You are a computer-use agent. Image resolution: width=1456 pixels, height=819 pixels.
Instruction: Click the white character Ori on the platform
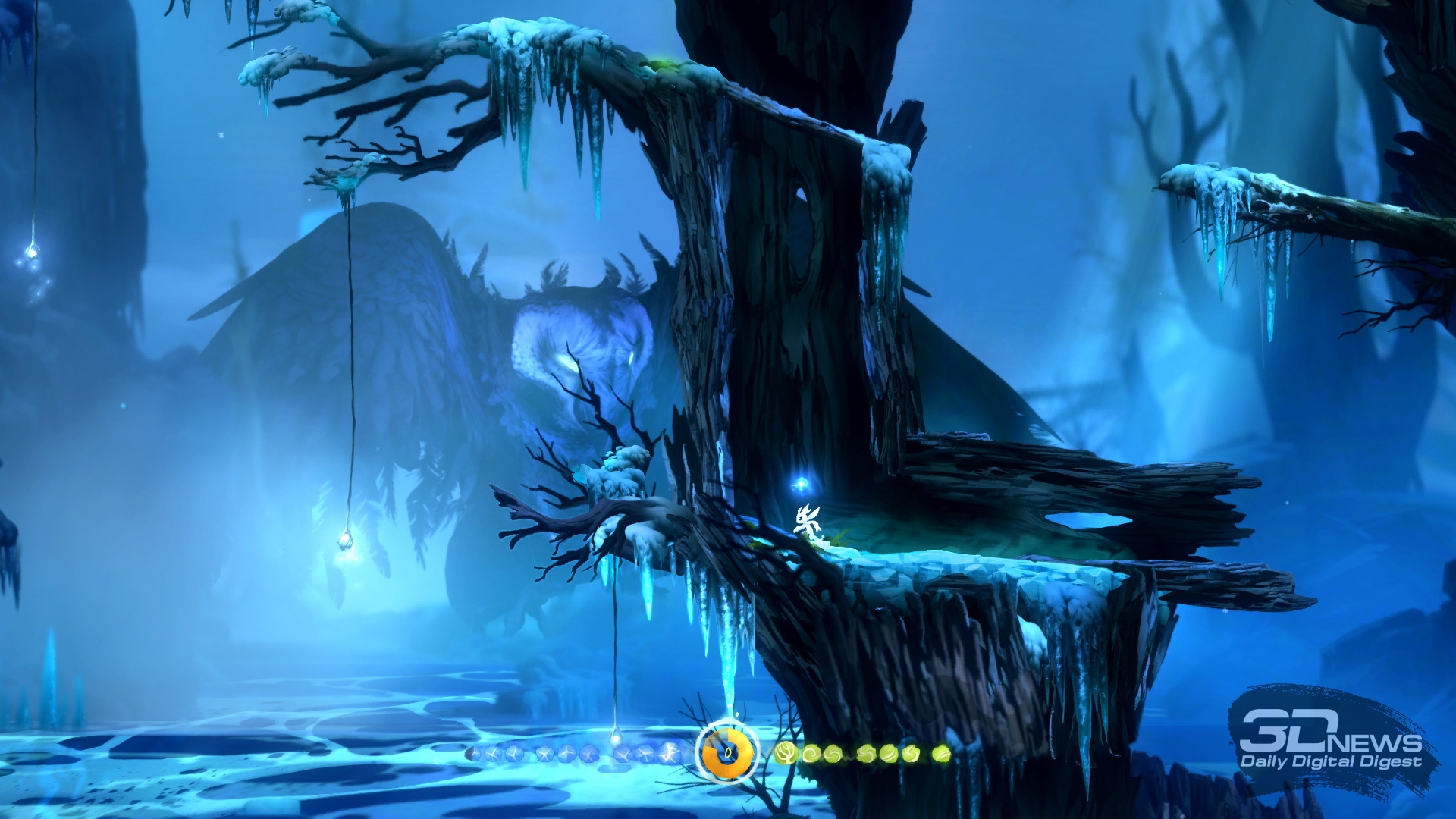coord(806,519)
